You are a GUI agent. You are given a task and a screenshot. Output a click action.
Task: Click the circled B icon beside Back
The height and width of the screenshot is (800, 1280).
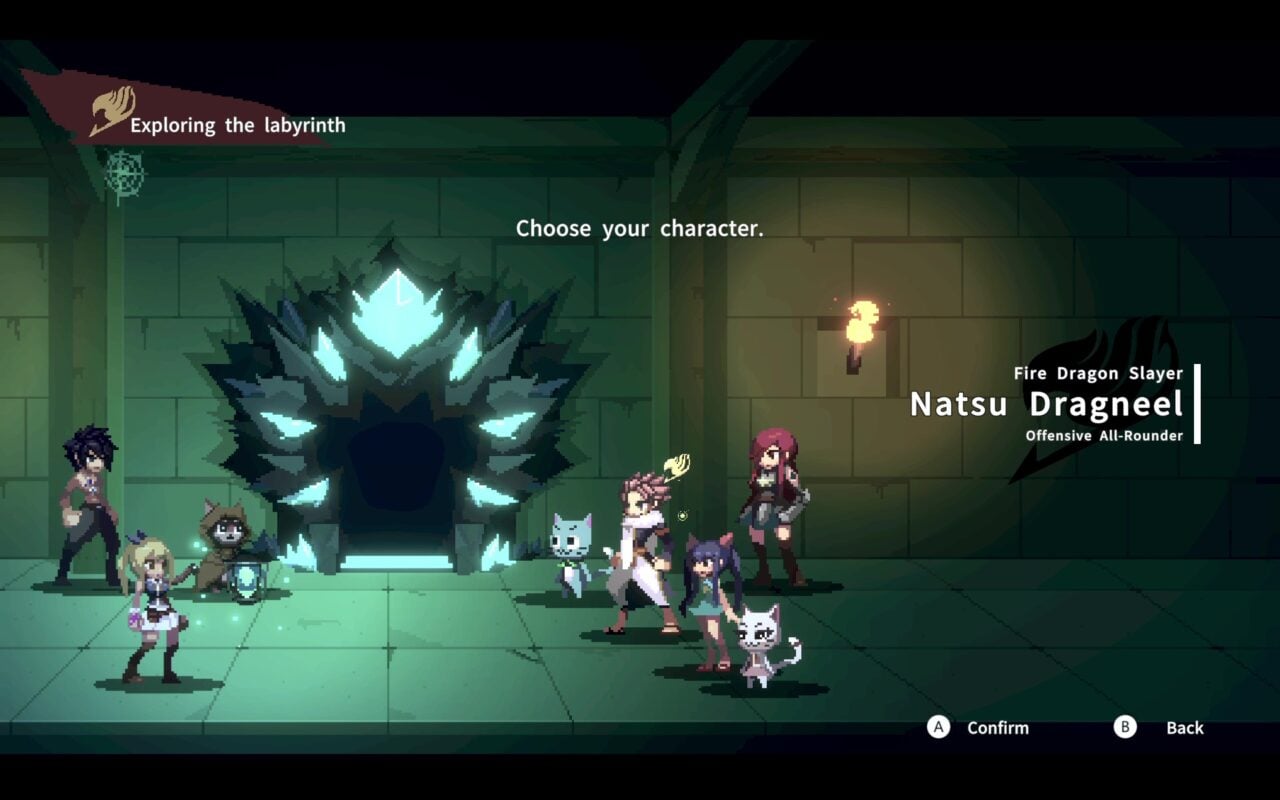[x=1124, y=728]
